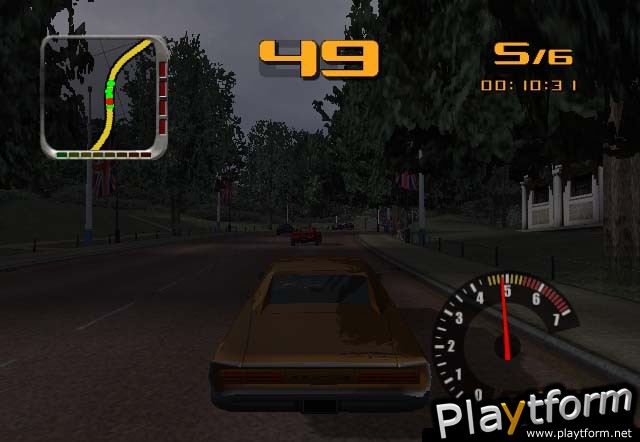The image size is (640, 442).
Task: Click the track minimap
Action: (103, 97)
